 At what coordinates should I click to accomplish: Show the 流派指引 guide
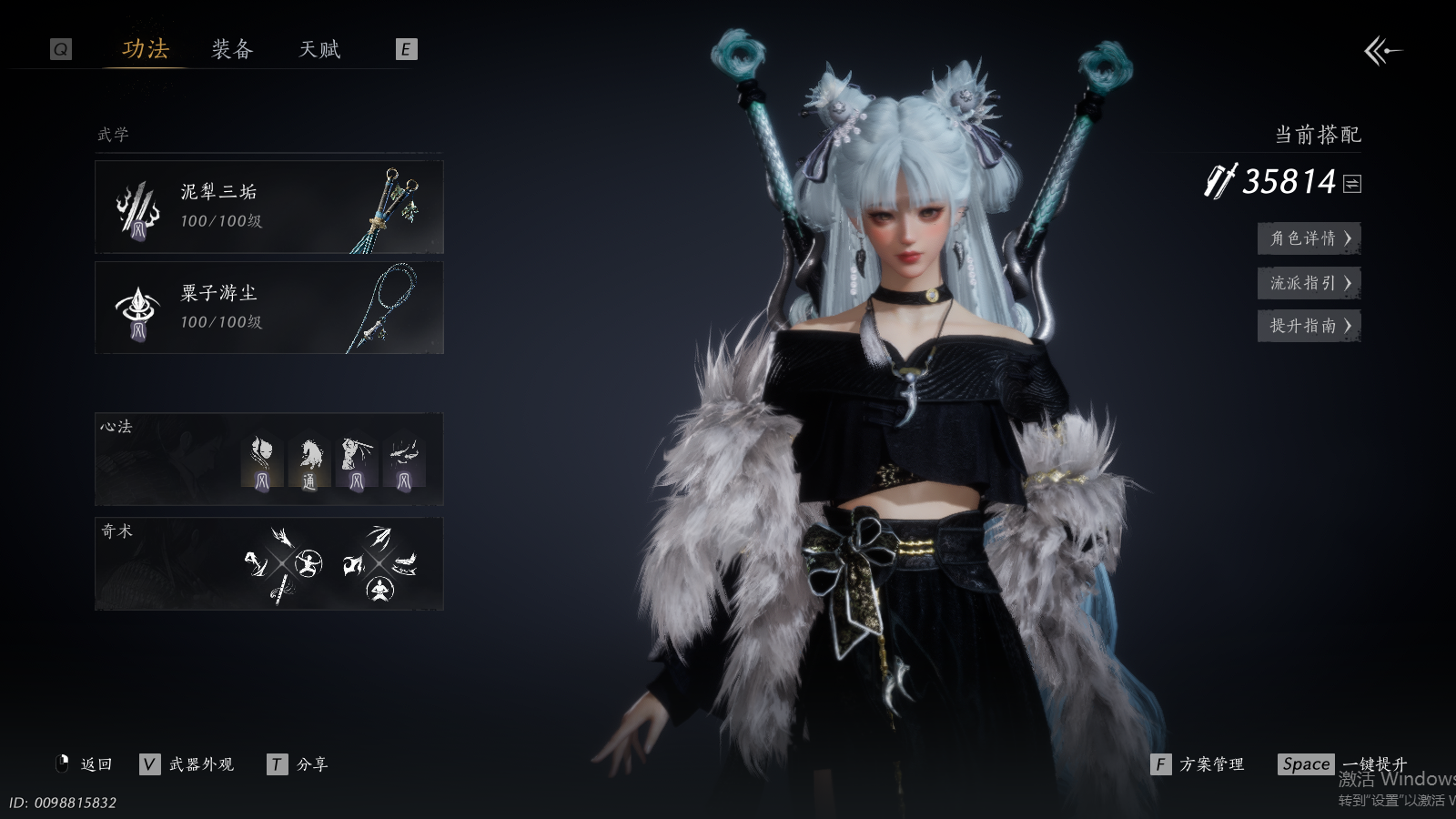[x=1309, y=283]
